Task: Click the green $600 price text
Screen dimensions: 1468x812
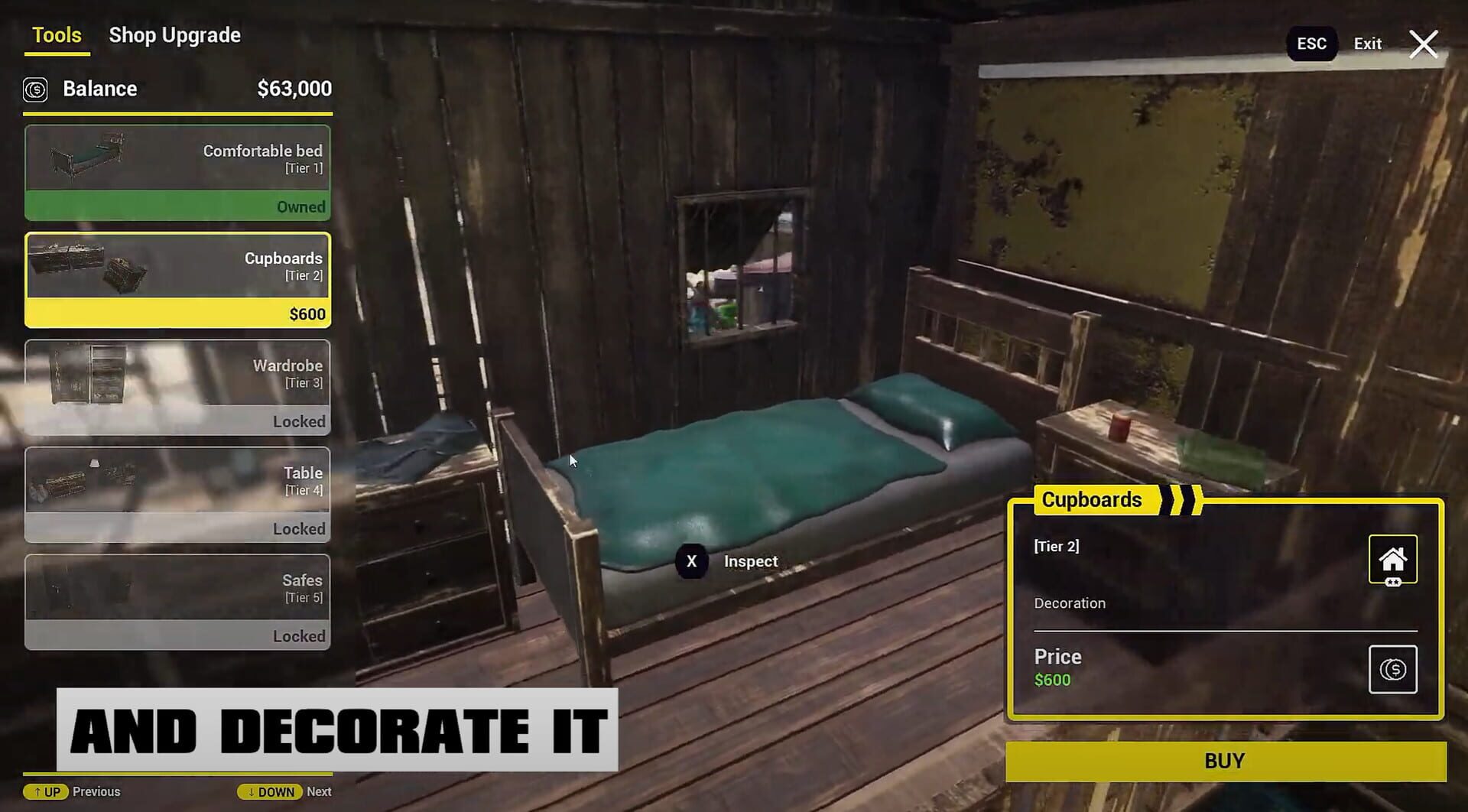Action: coord(1053,679)
